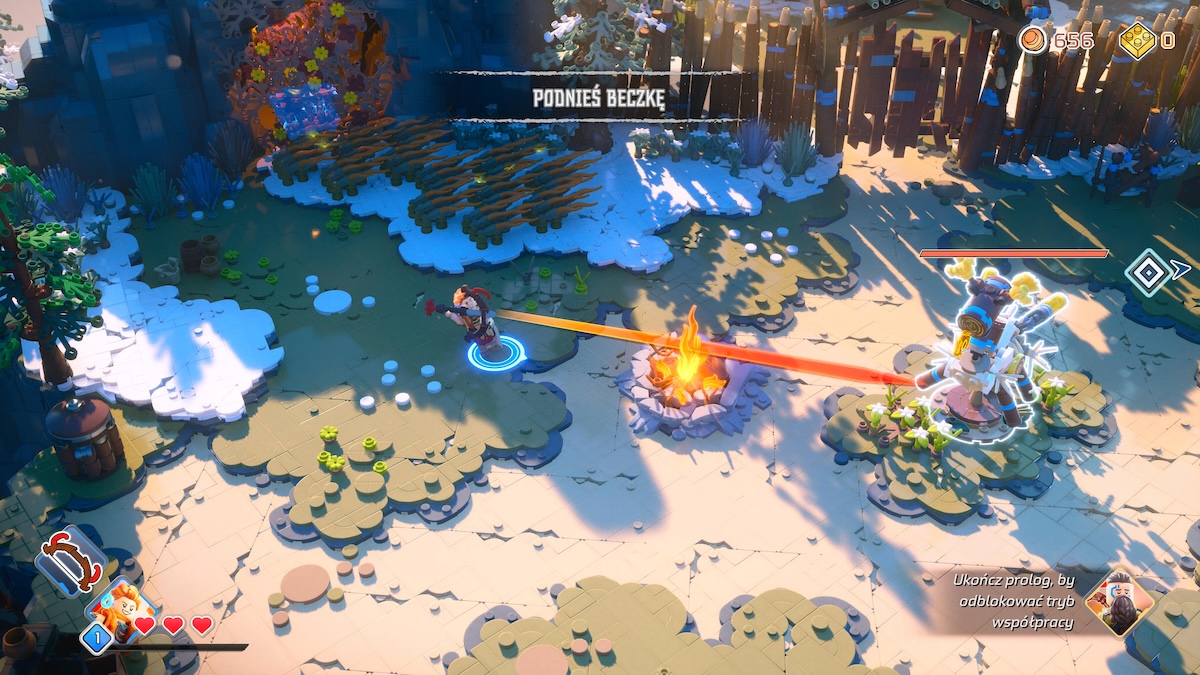Click the diamond target marker icon
Viewport: 1200px width, 675px height.
pyautogui.click(x=1148, y=272)
